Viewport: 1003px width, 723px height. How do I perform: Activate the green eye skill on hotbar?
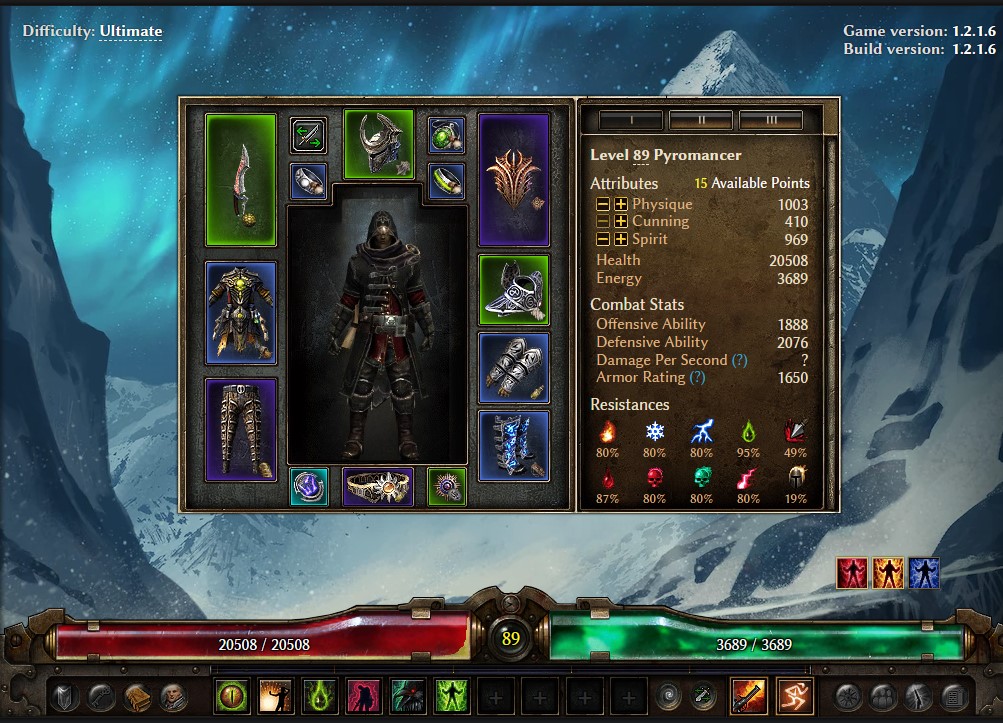pos(231,695)
